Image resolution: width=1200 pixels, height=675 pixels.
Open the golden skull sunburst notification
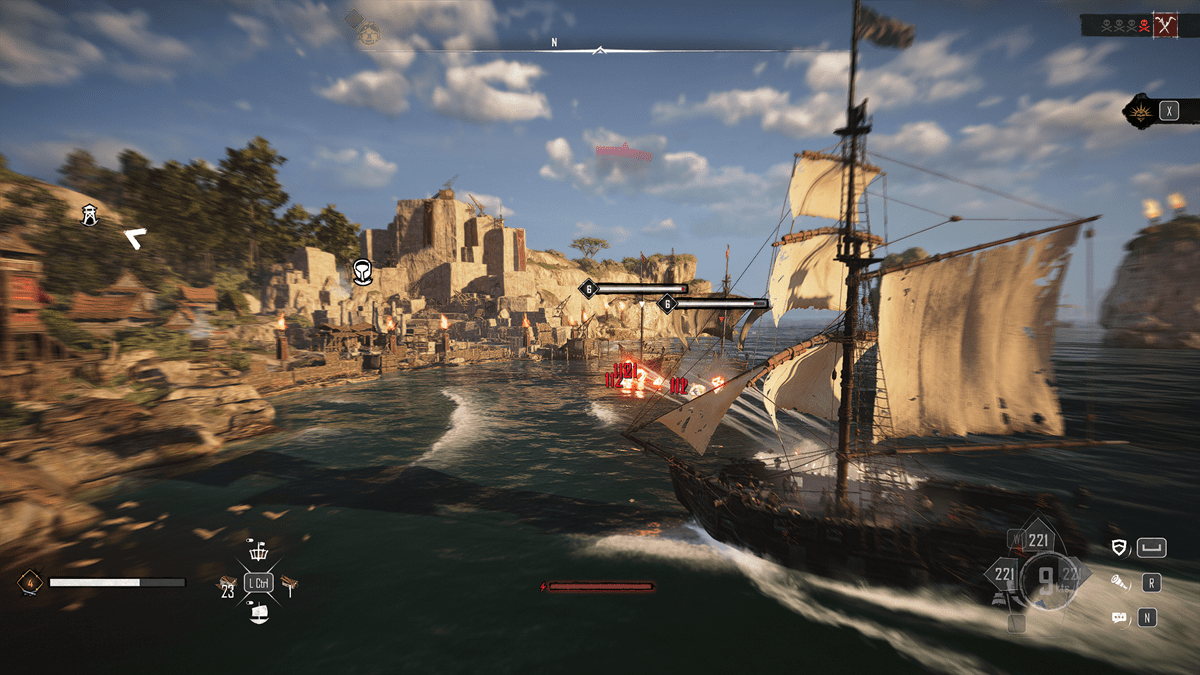(1138, 110)
